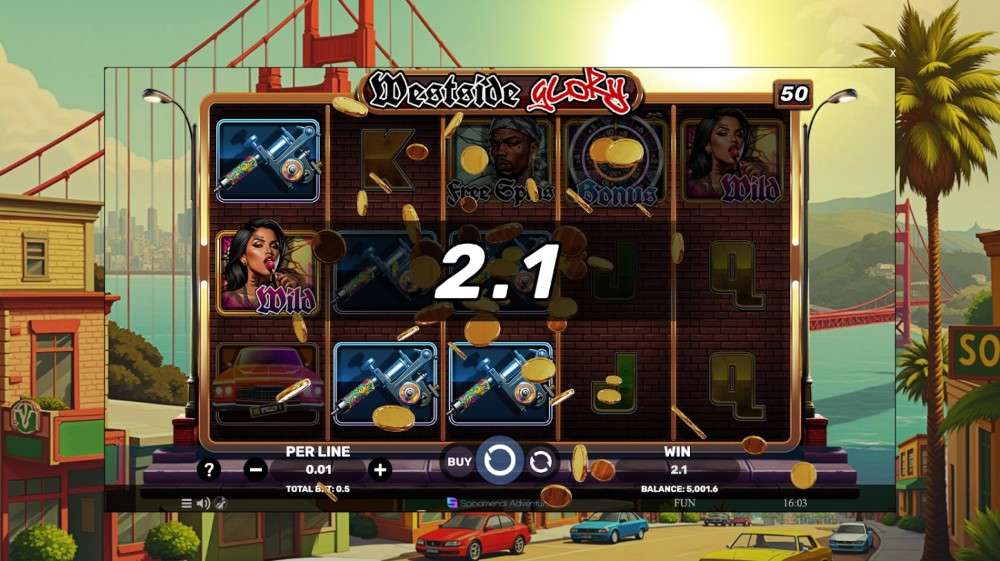Open the help question mark button
Screen dimensions: 1000x561
point(208,469)
